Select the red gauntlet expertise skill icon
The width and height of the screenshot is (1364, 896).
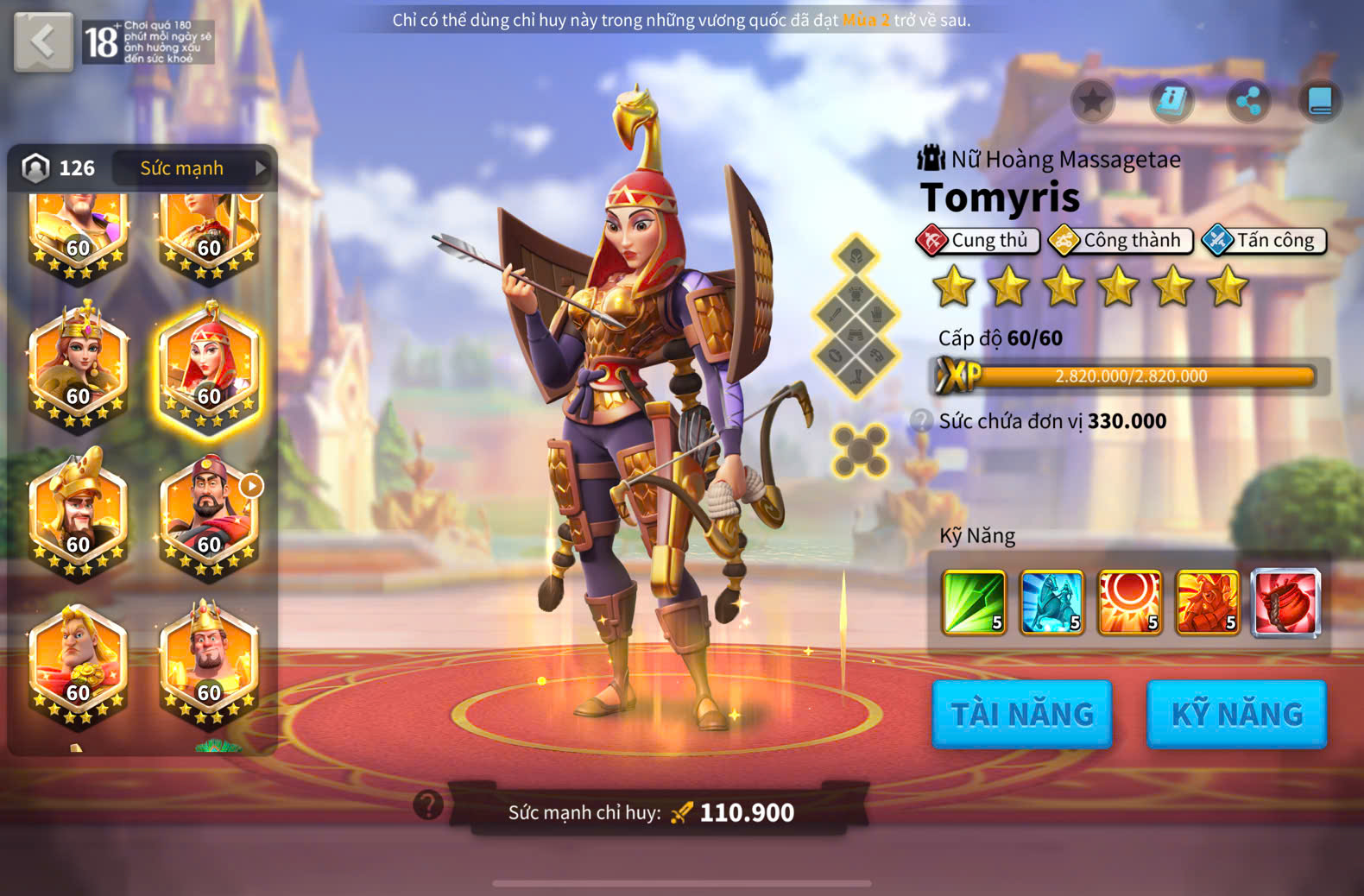(x=1285, y=603)
